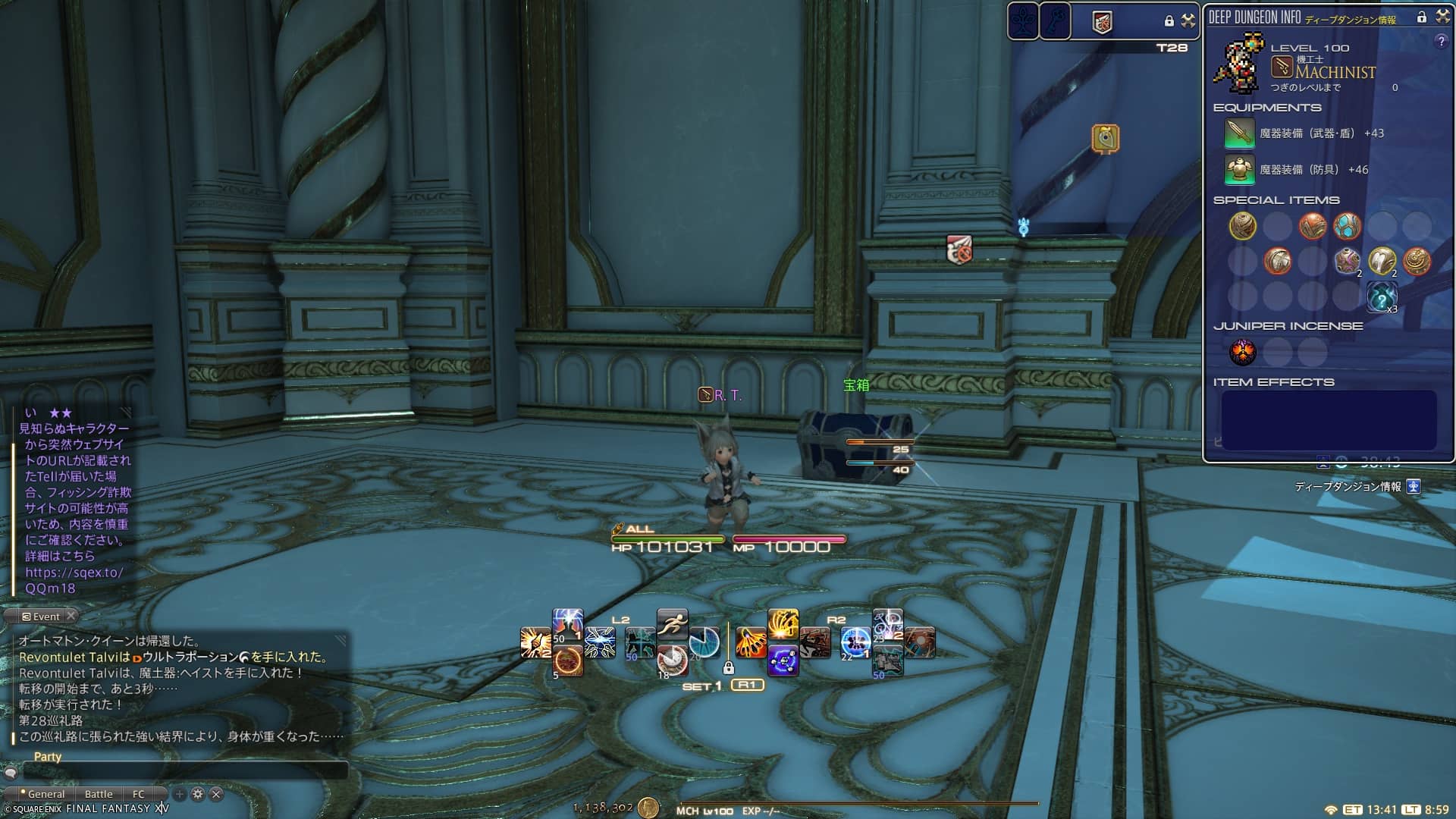
Task: Switch to the General chat tab
Action: coord(45,794)
